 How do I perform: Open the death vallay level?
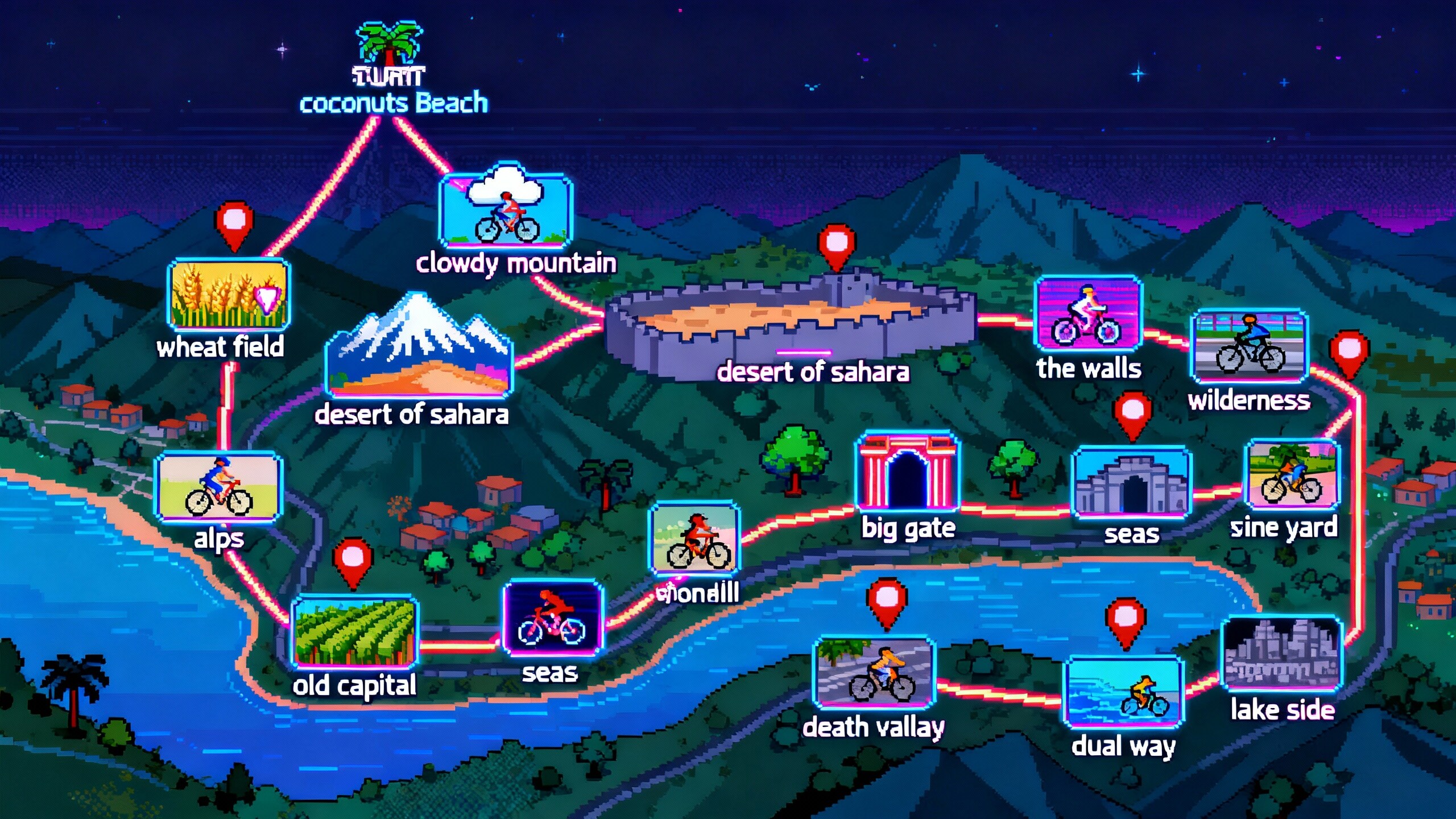(875, 673)
